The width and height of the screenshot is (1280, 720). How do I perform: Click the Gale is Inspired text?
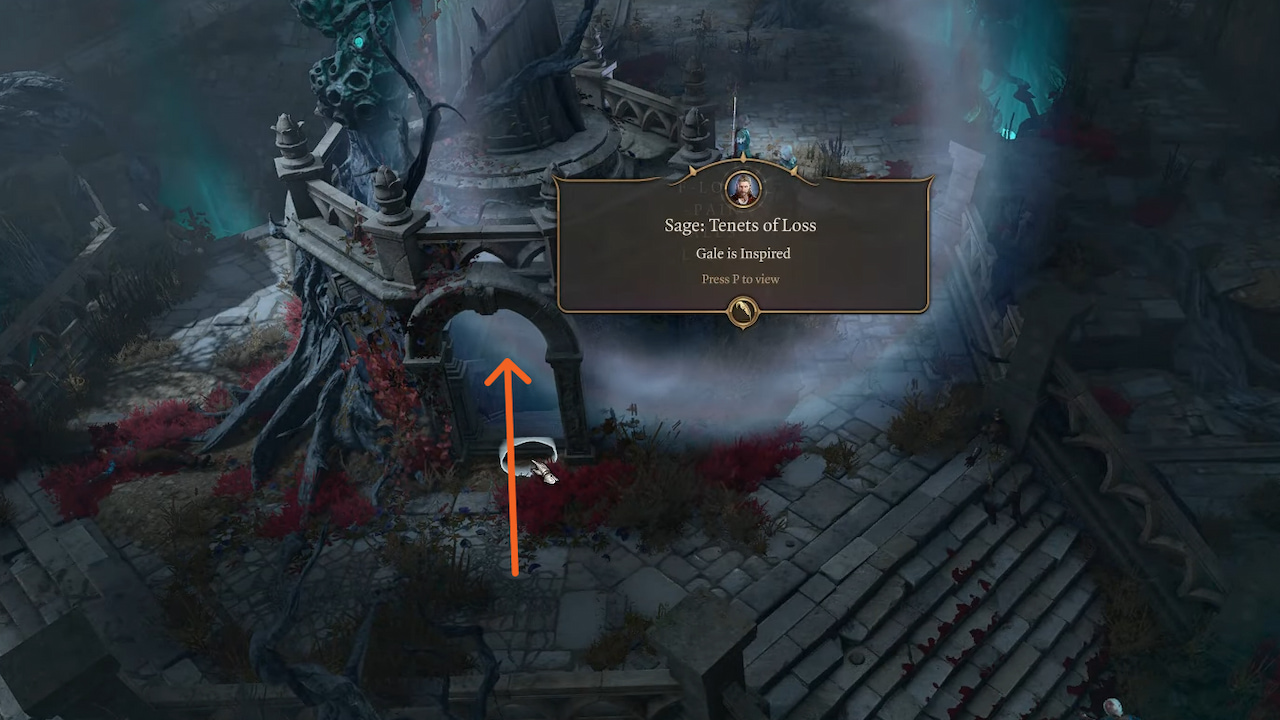pos(742,253)
